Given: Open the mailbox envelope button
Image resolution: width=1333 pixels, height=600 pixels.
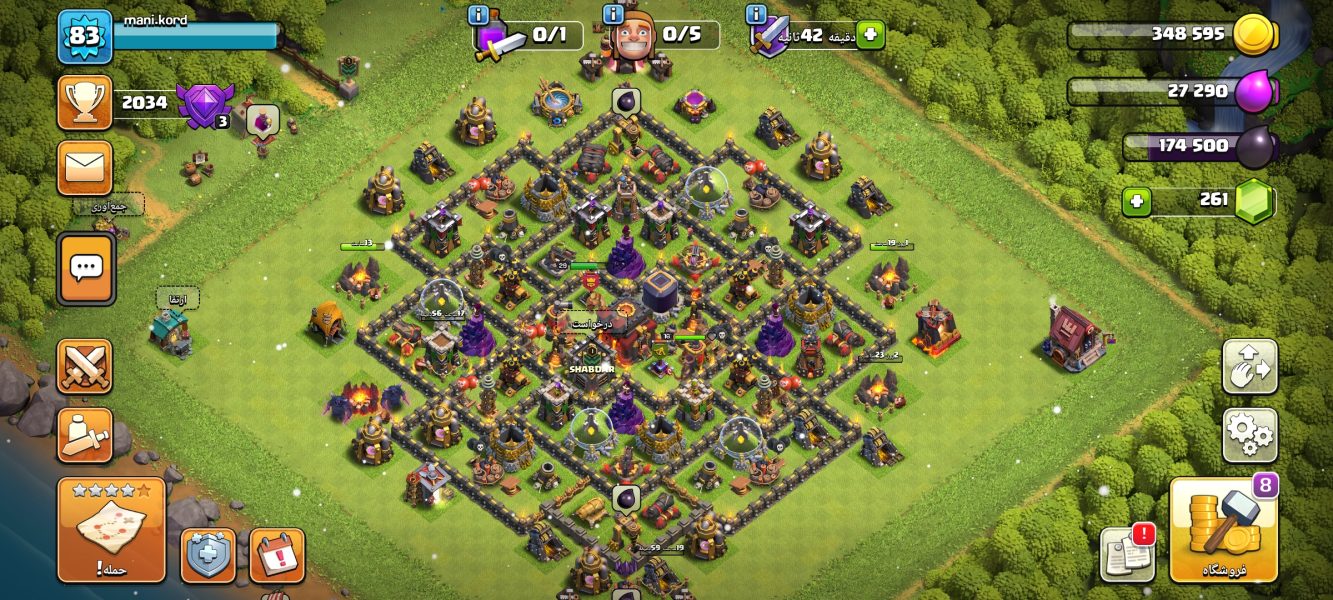Looking at the screenshot, I should [x=85, y=167].
